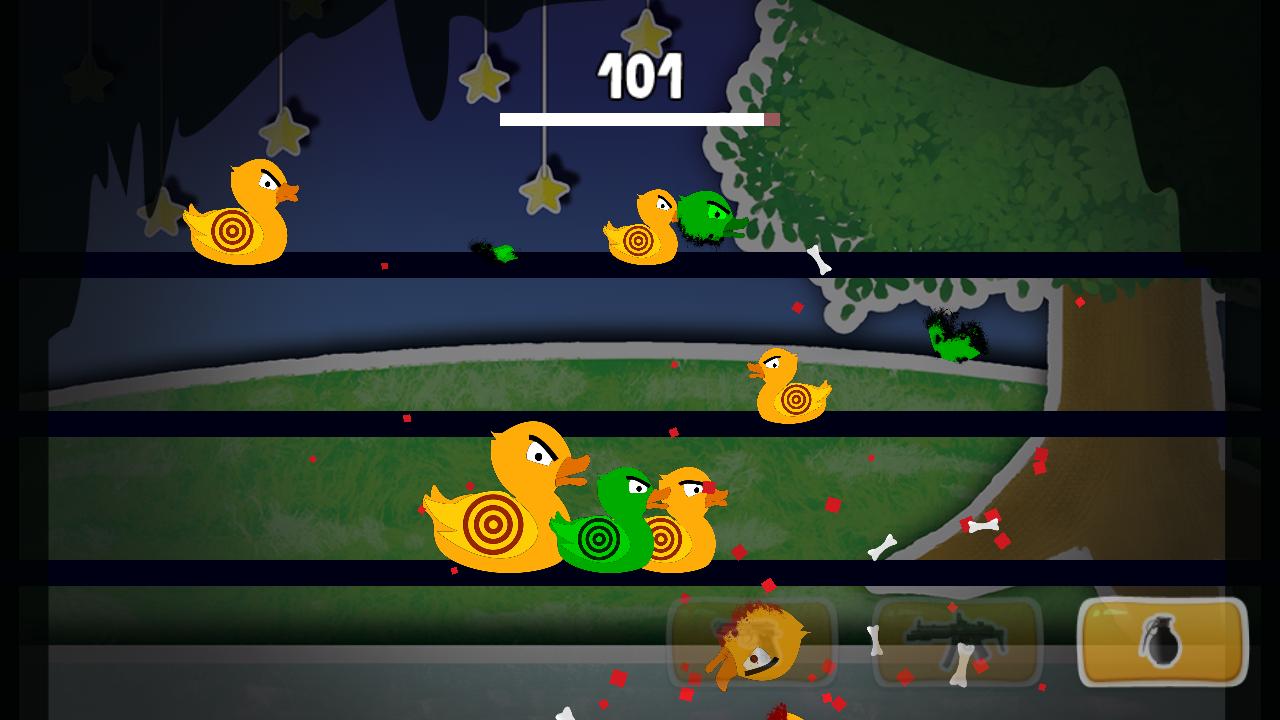Viewport: 1280px width, 720px height.
Task: Tap the white progress bar
Action: click(x=635, y=119)
